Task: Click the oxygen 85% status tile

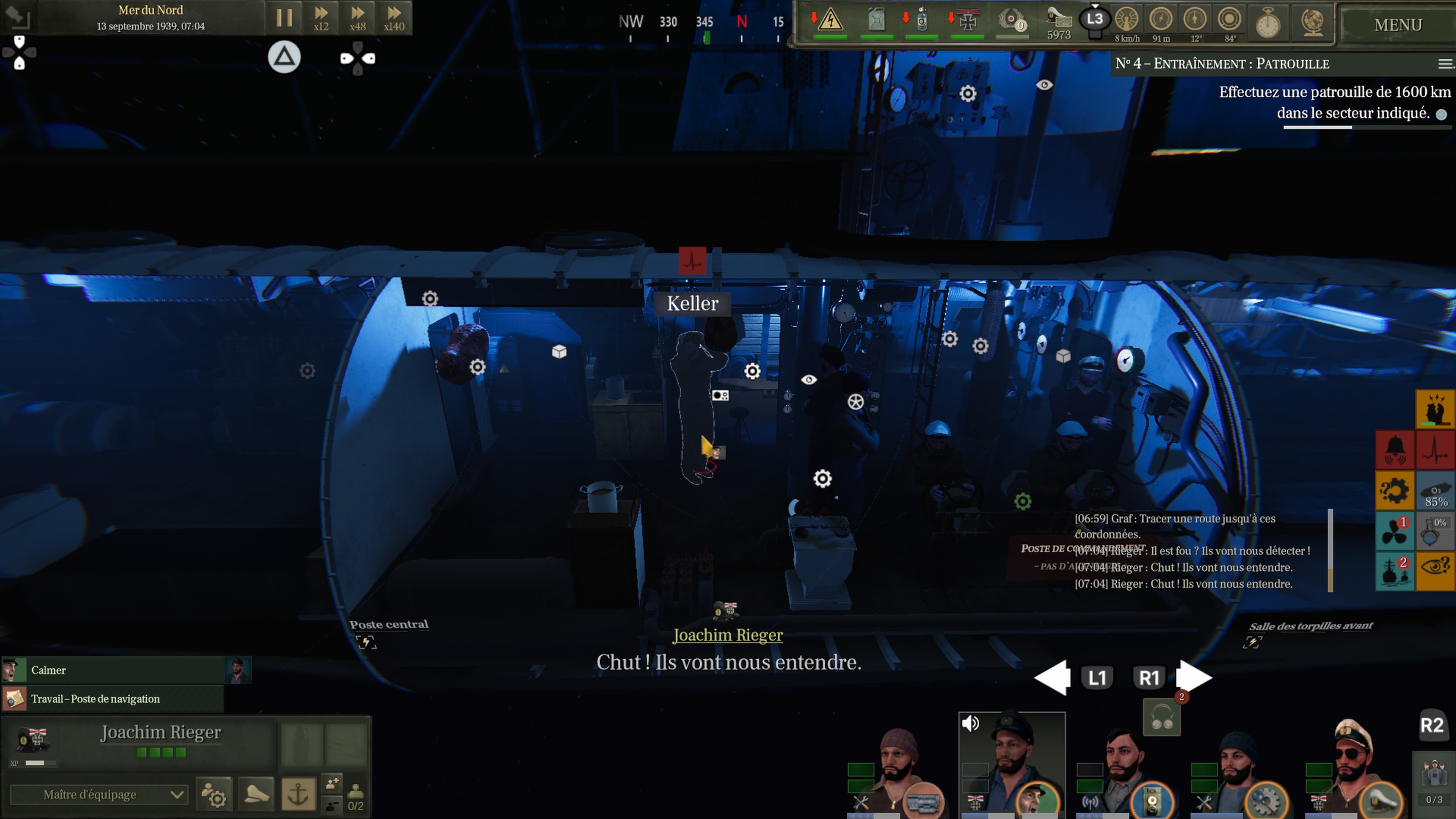Action: coord(1436,491)
